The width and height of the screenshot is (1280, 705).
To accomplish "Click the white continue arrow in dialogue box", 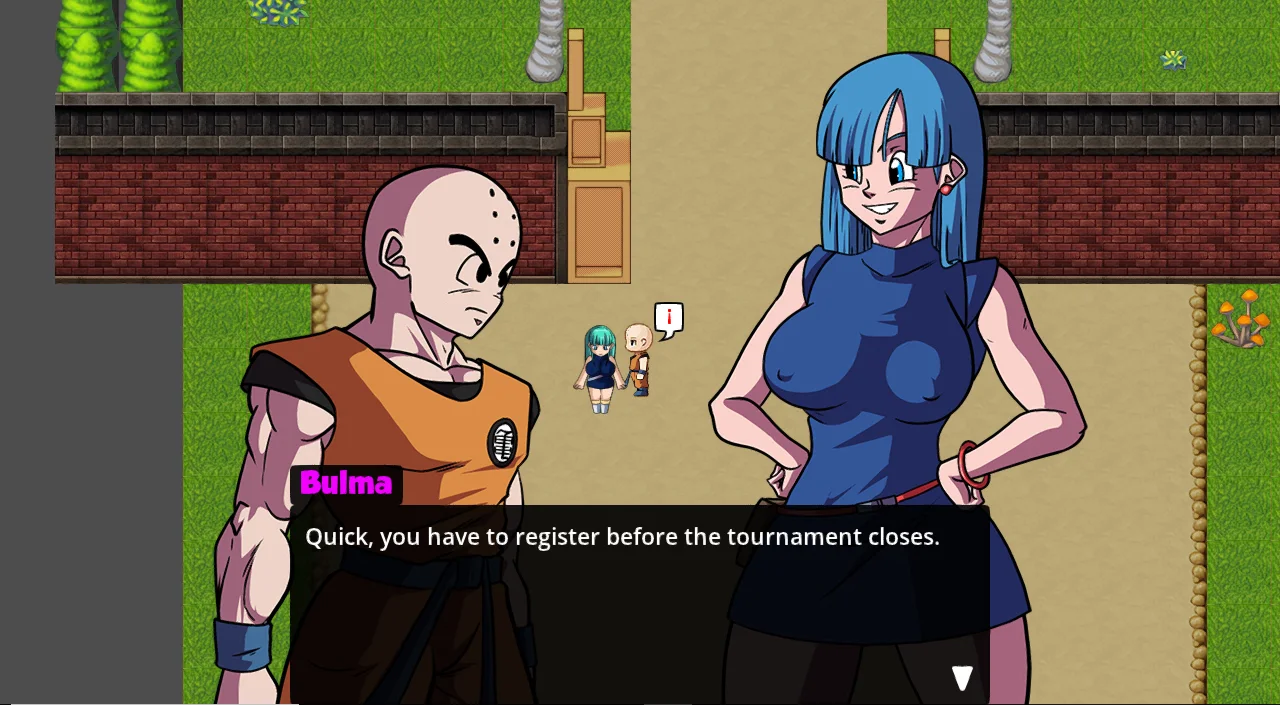I will click(962, 678).
